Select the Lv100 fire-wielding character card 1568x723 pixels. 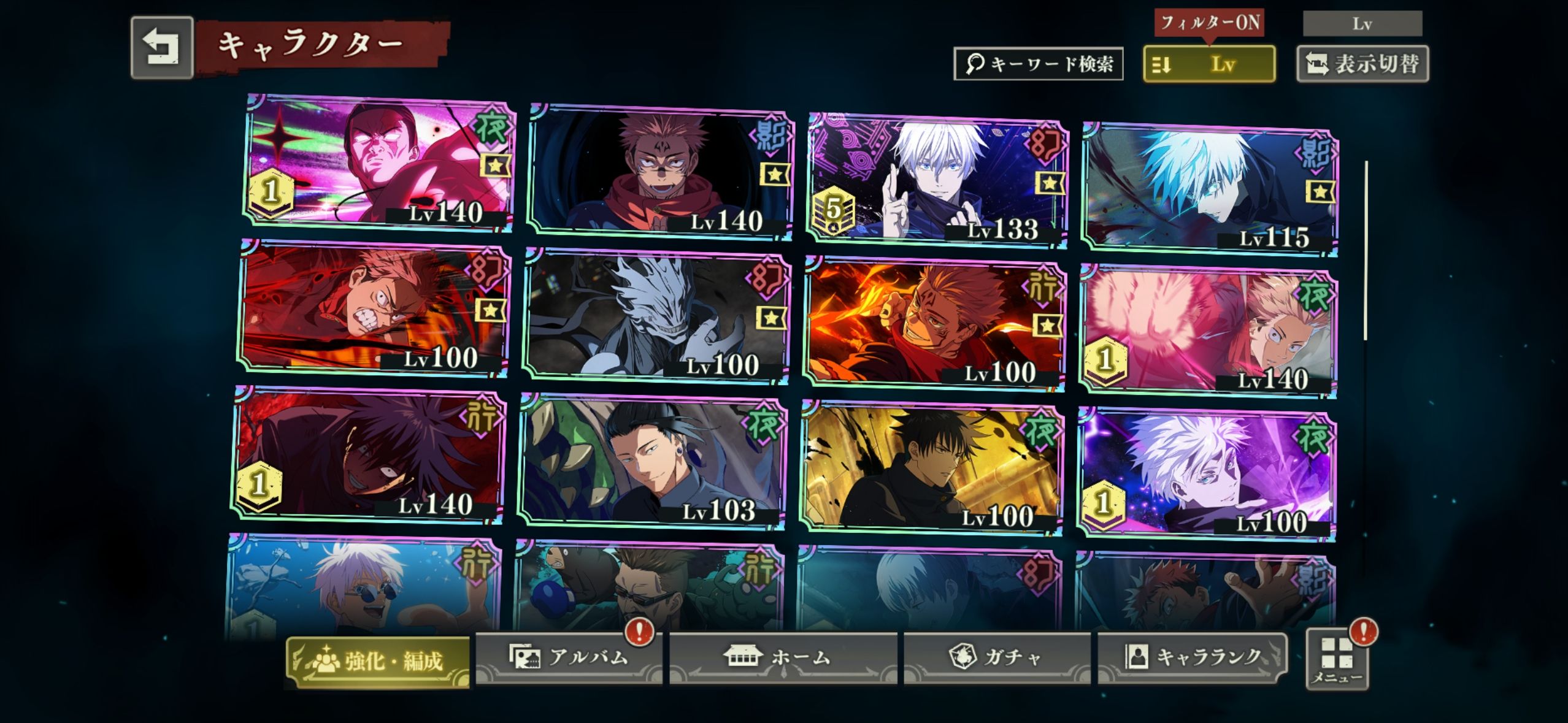coord(934,324)
